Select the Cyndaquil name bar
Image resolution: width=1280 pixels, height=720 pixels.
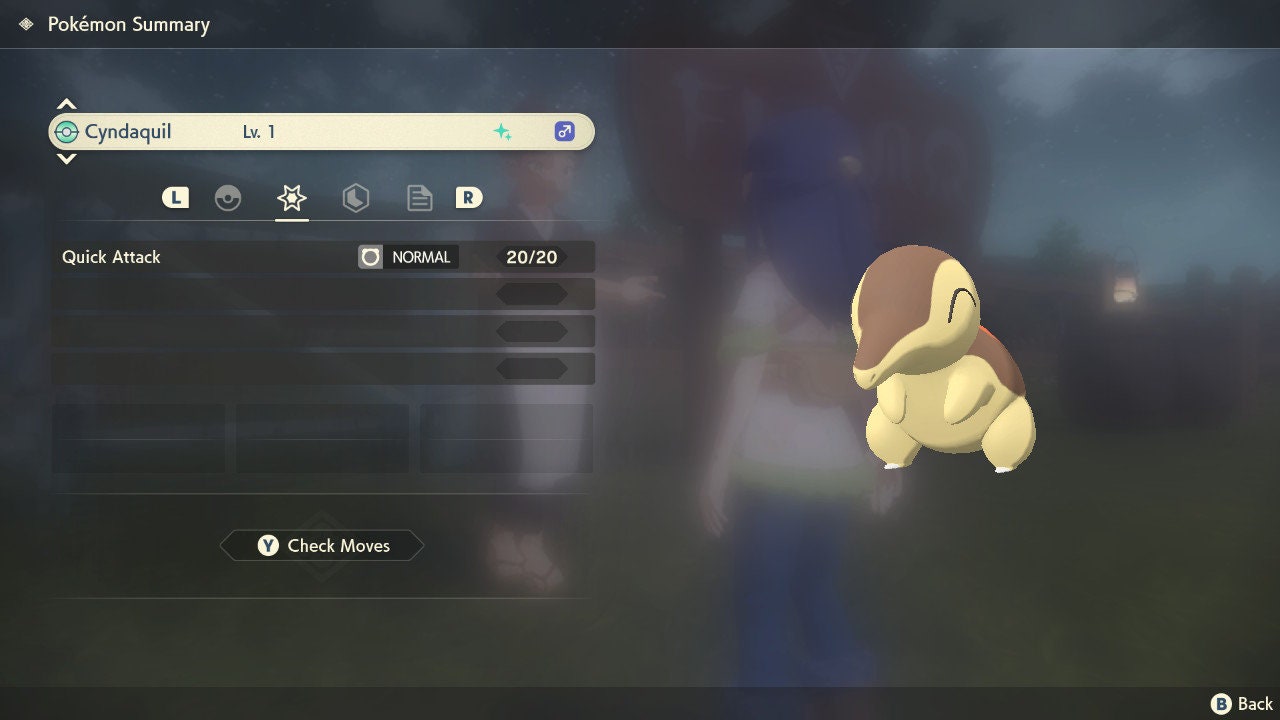pos(321,132)
